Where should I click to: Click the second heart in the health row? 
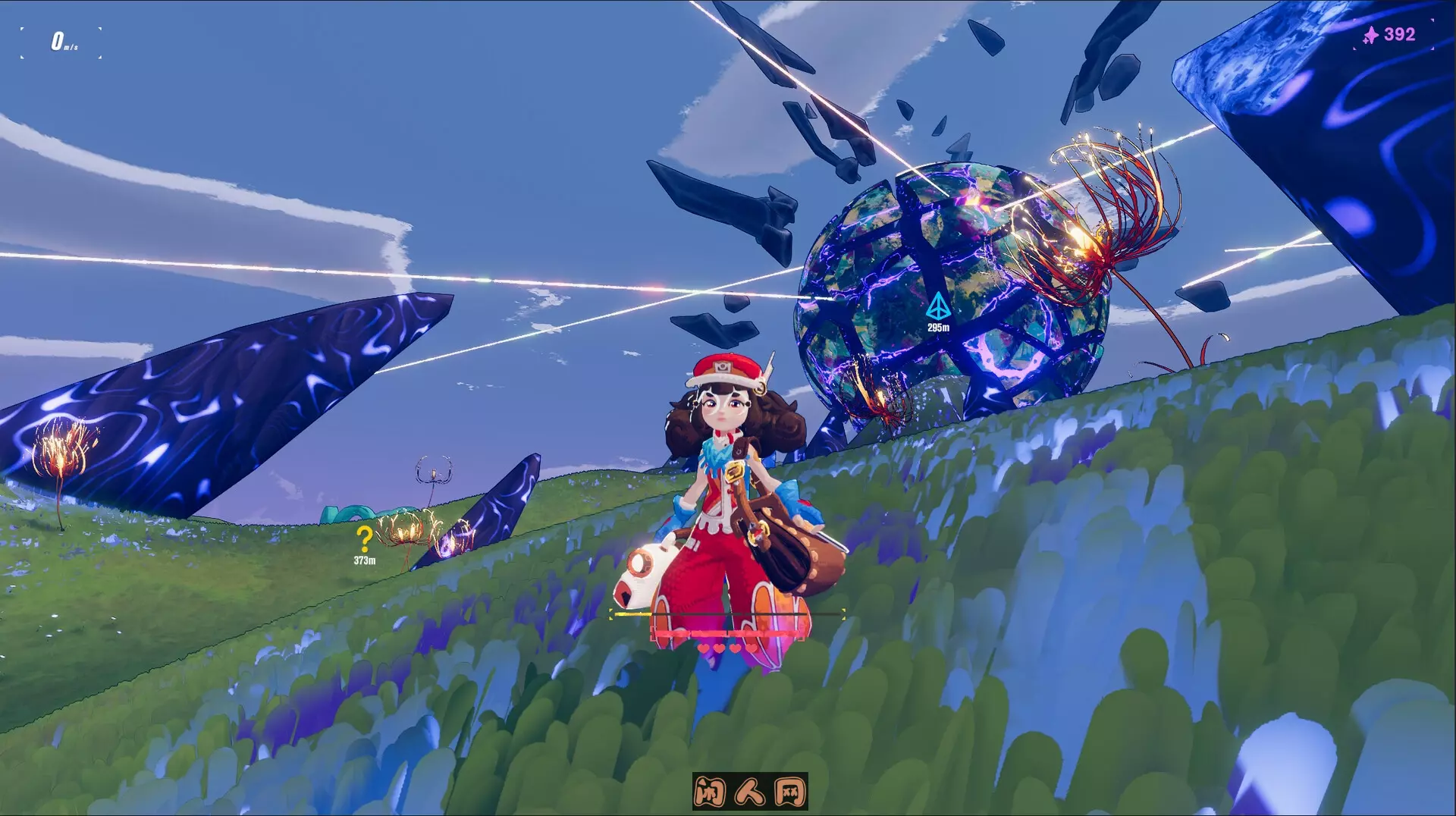coord(719,648)
